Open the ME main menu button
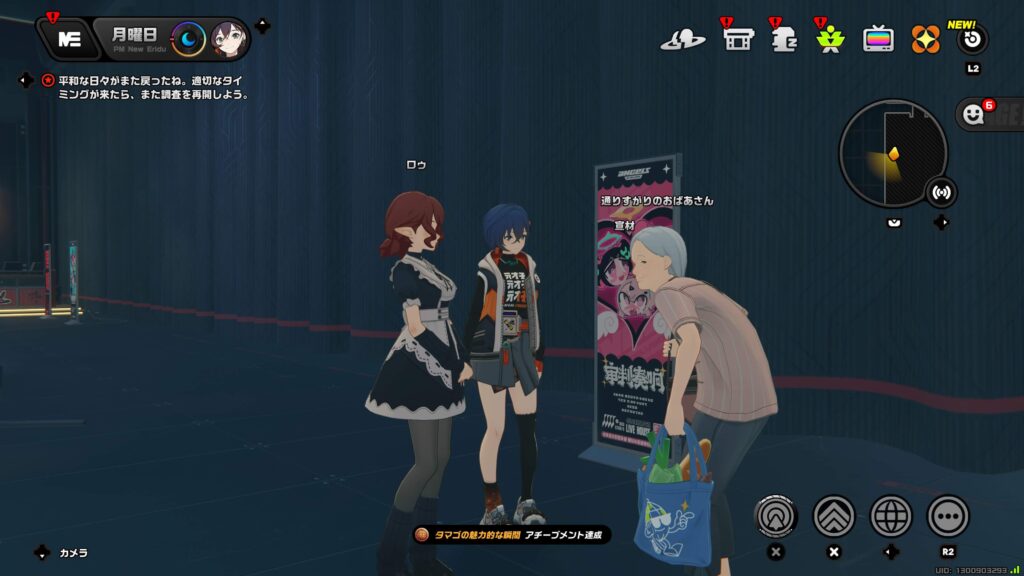The image size is (1024, 576). 70,39
